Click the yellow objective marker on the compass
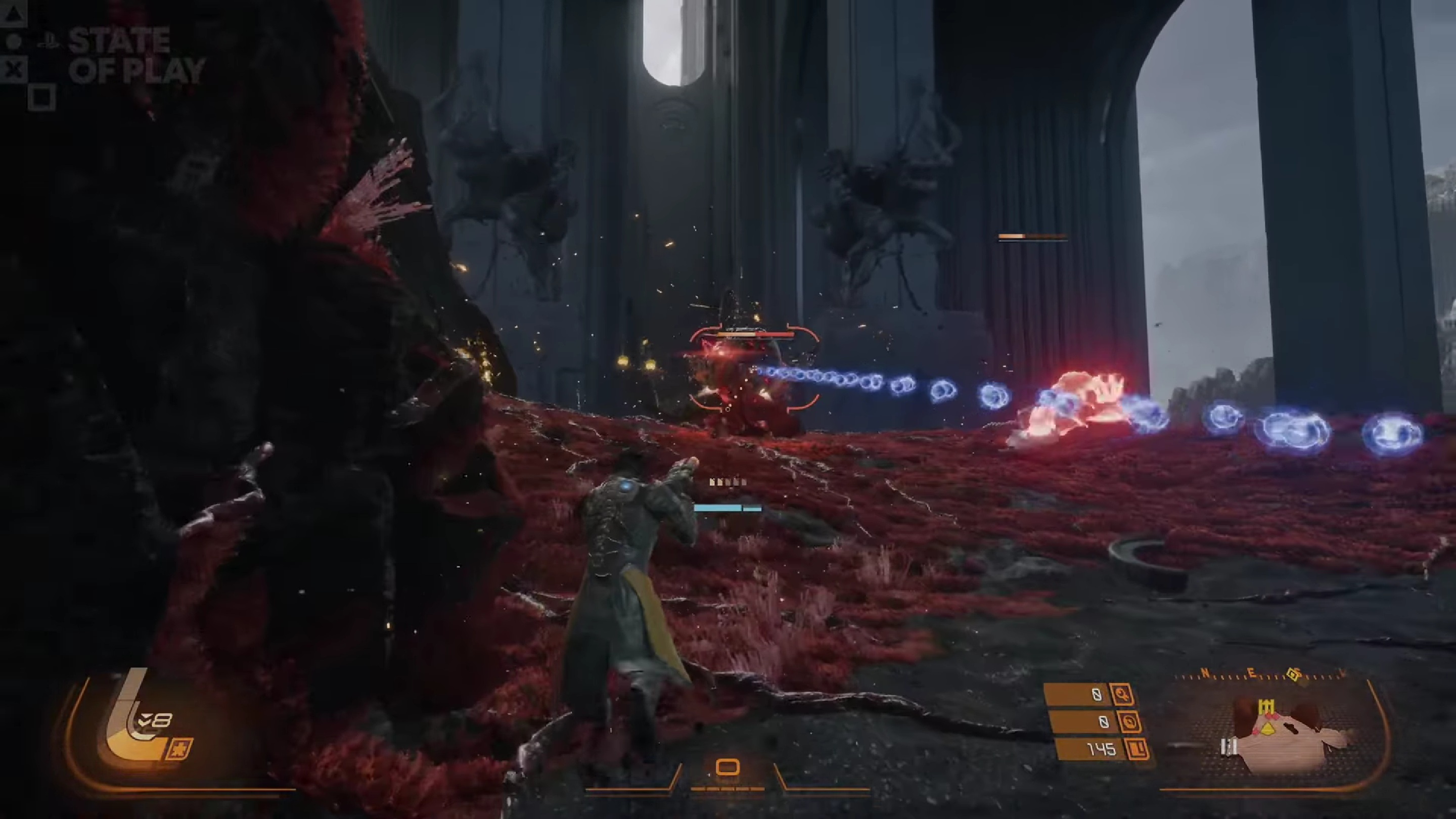Viewport: 1456px width, 819px height. click(x=1293, y=674)
